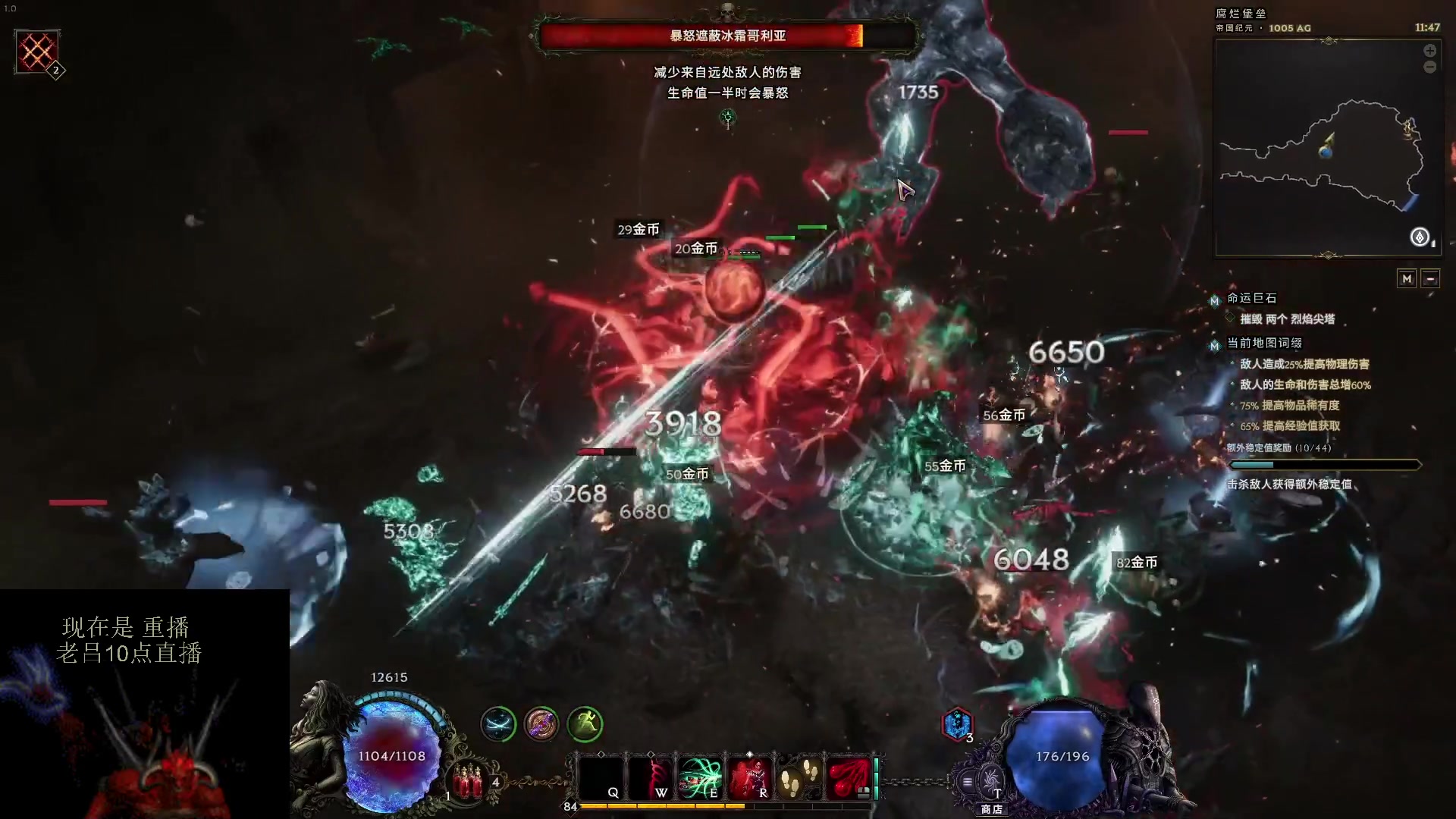This screenshot has width=1456, height=819.
Task: Click the red crosshatch debuff icon
Action: (37, 52)
